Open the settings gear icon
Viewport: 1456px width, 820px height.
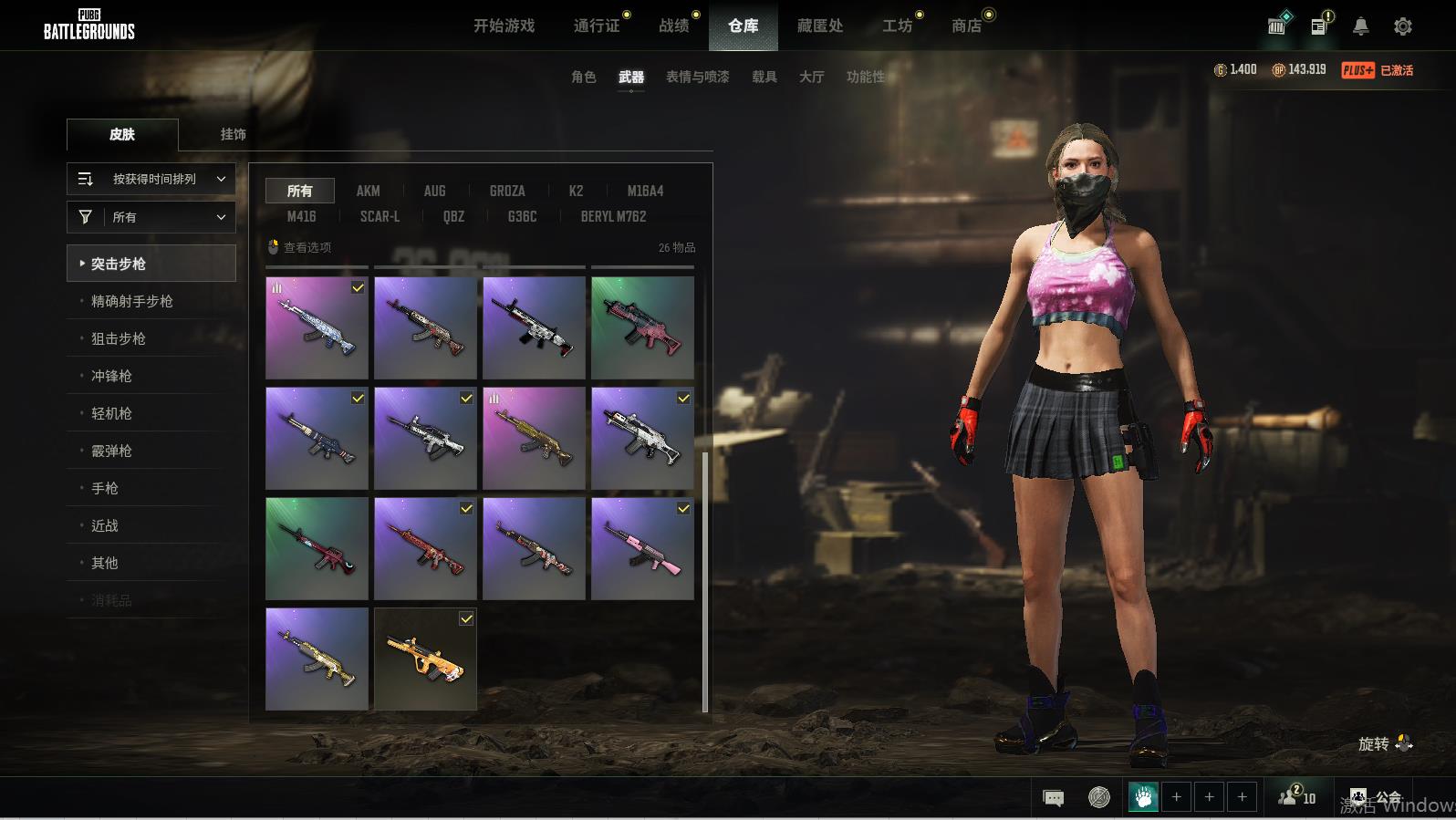pyautogui.click(x=1402, y=26)
